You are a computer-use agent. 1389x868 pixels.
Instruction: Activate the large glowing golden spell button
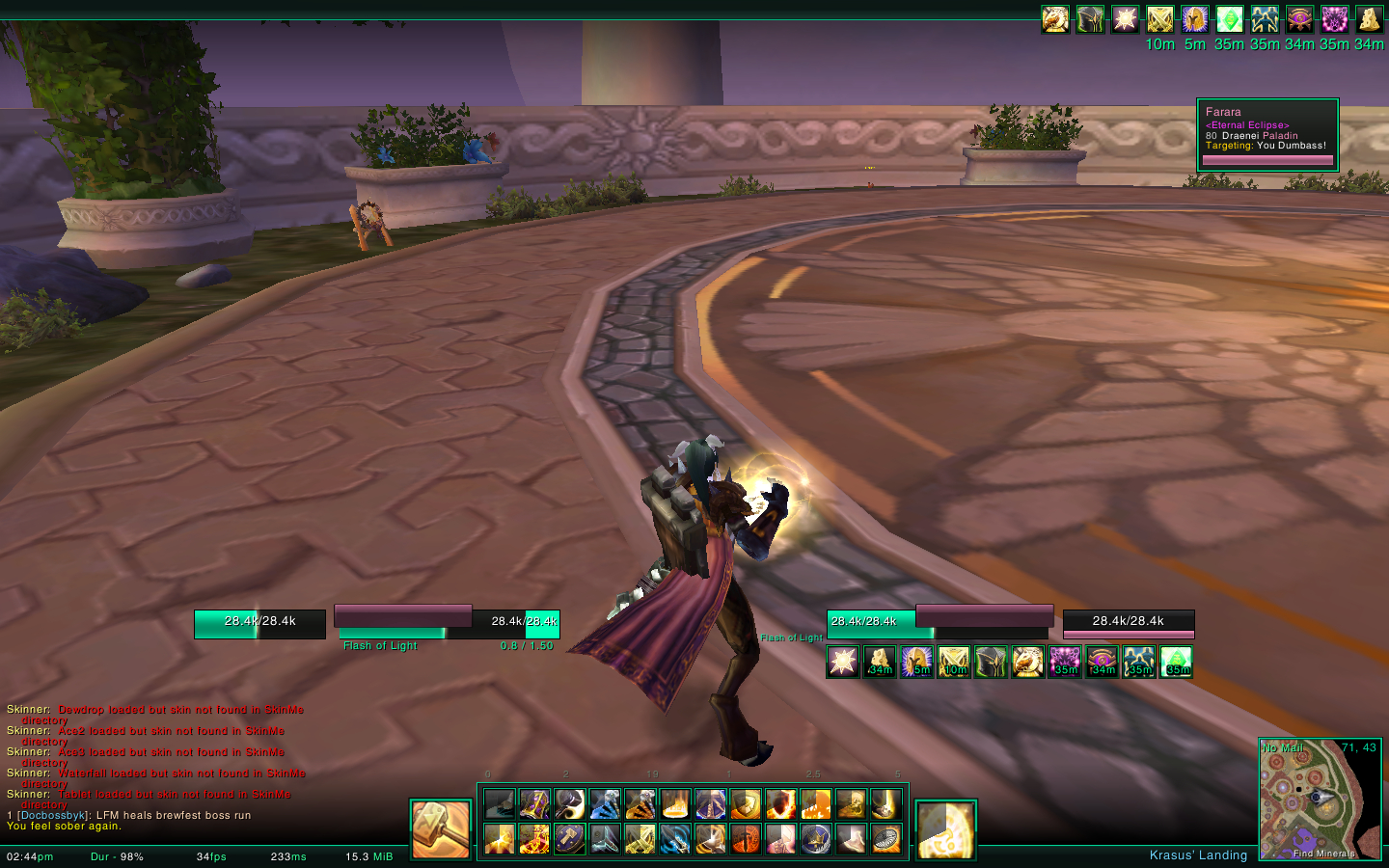(x=945, y=829)
